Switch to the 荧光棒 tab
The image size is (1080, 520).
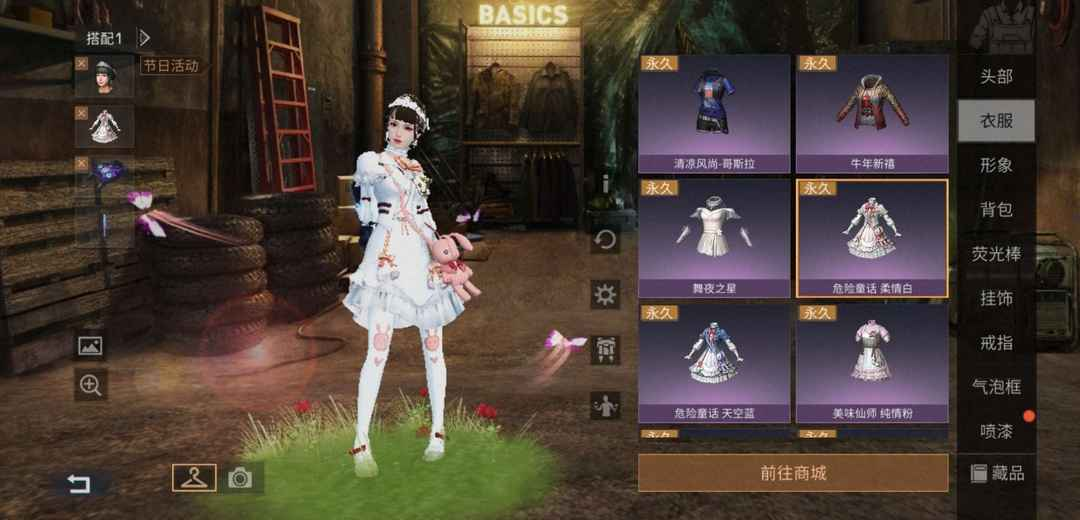(x=996, y=254)
